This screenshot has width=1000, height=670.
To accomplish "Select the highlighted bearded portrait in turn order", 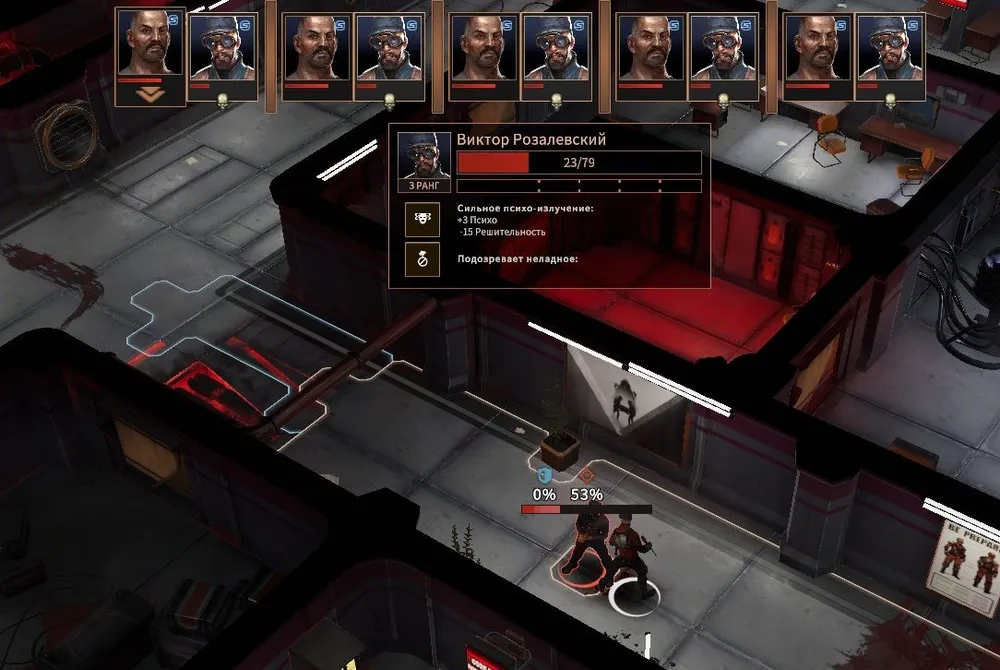I will pyautogui.click(x=151, y=46).
